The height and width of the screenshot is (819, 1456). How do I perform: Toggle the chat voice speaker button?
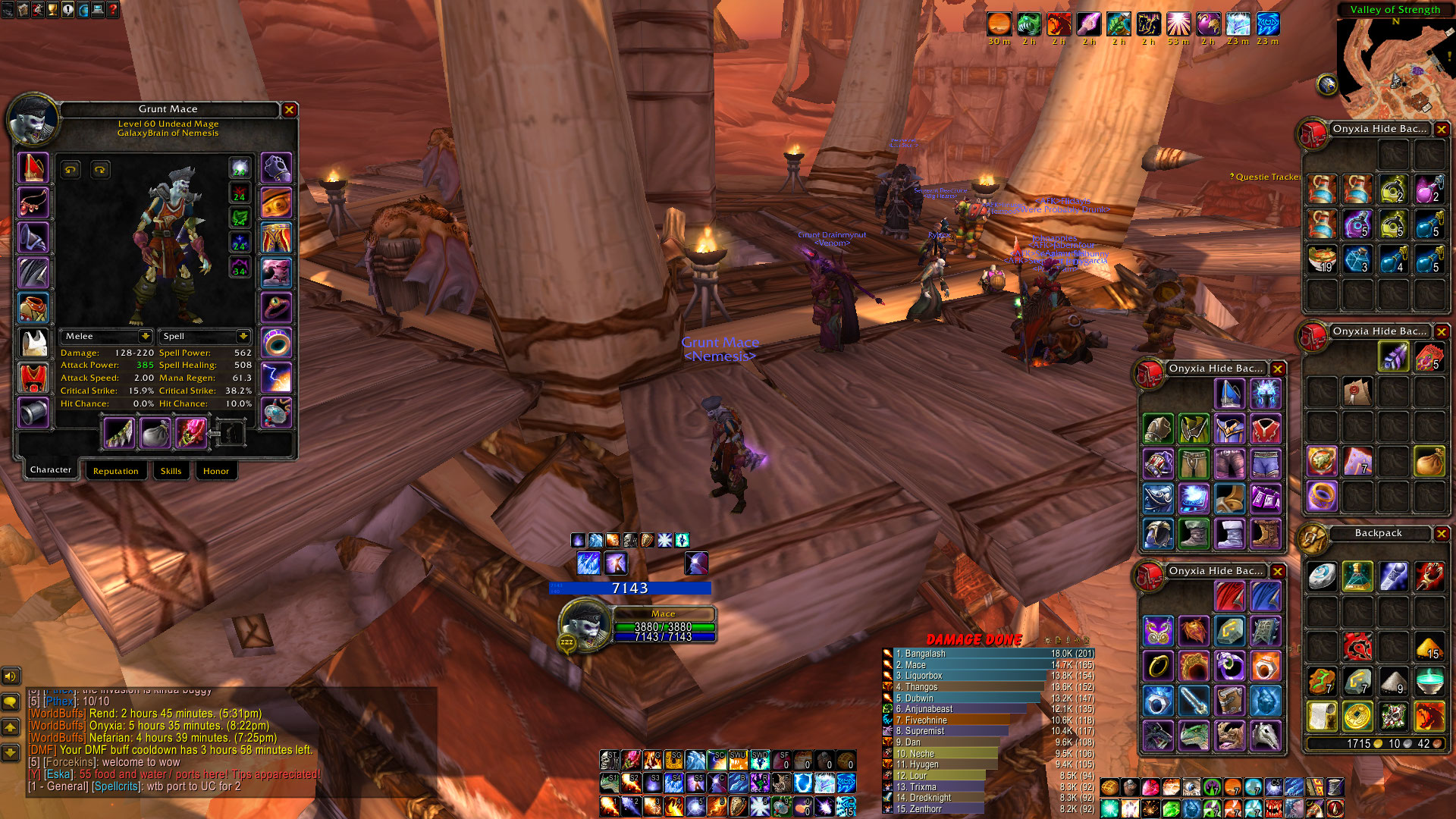click(11, 676)
